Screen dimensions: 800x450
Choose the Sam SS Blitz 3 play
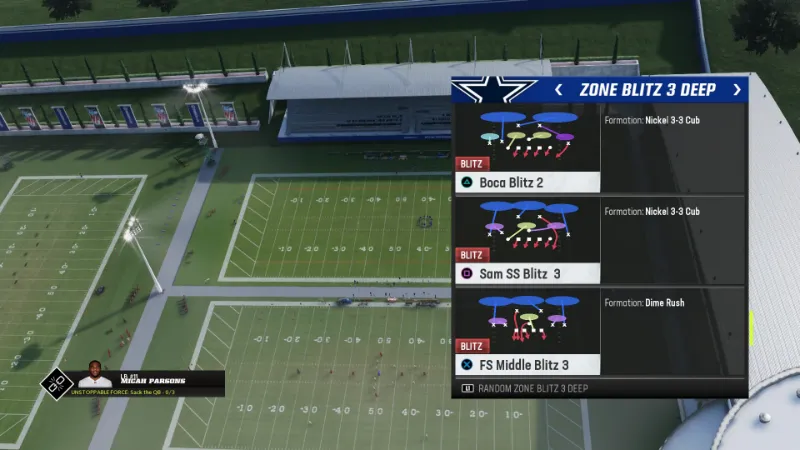(x=527, y=241)
